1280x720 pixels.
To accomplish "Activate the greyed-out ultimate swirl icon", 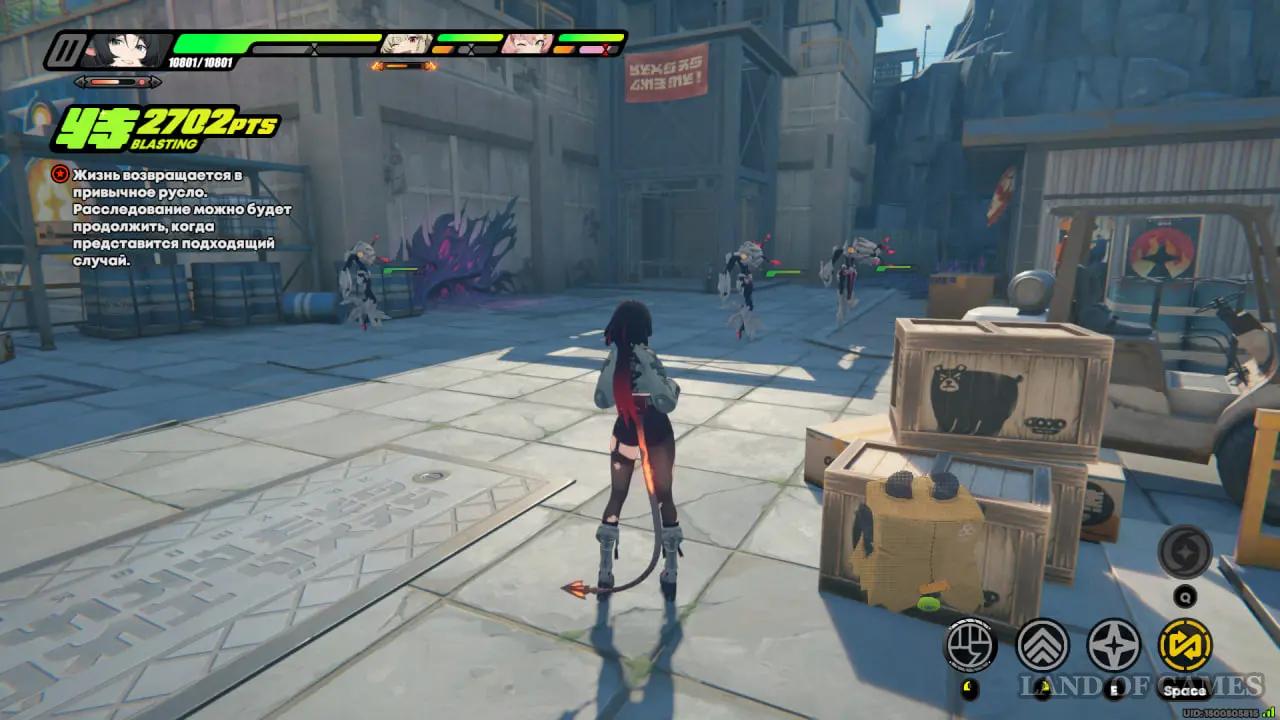I will coord(1185,552).
